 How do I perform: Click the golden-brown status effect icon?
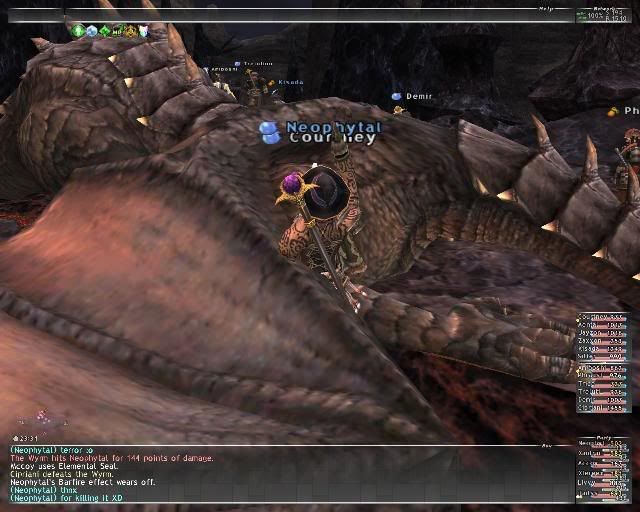131,32
